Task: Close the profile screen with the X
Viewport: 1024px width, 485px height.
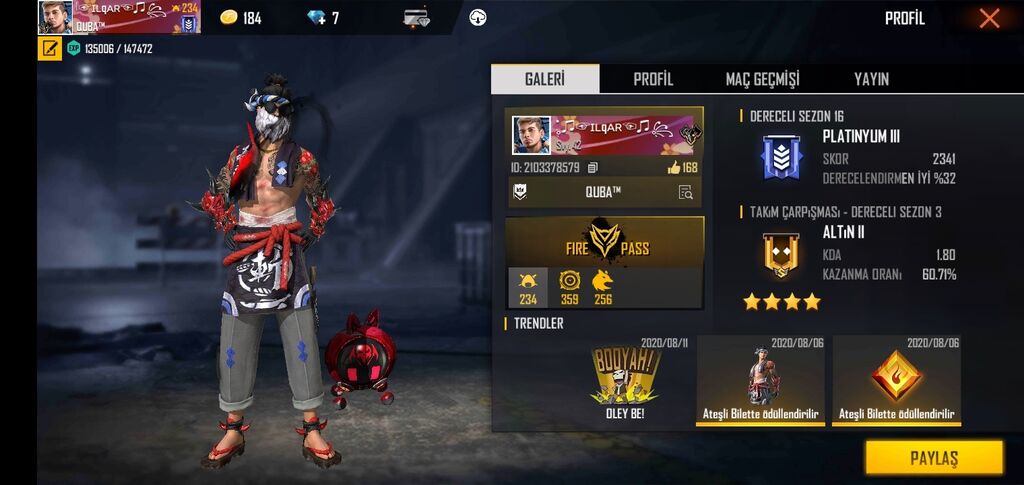Action: pos(989,18)
